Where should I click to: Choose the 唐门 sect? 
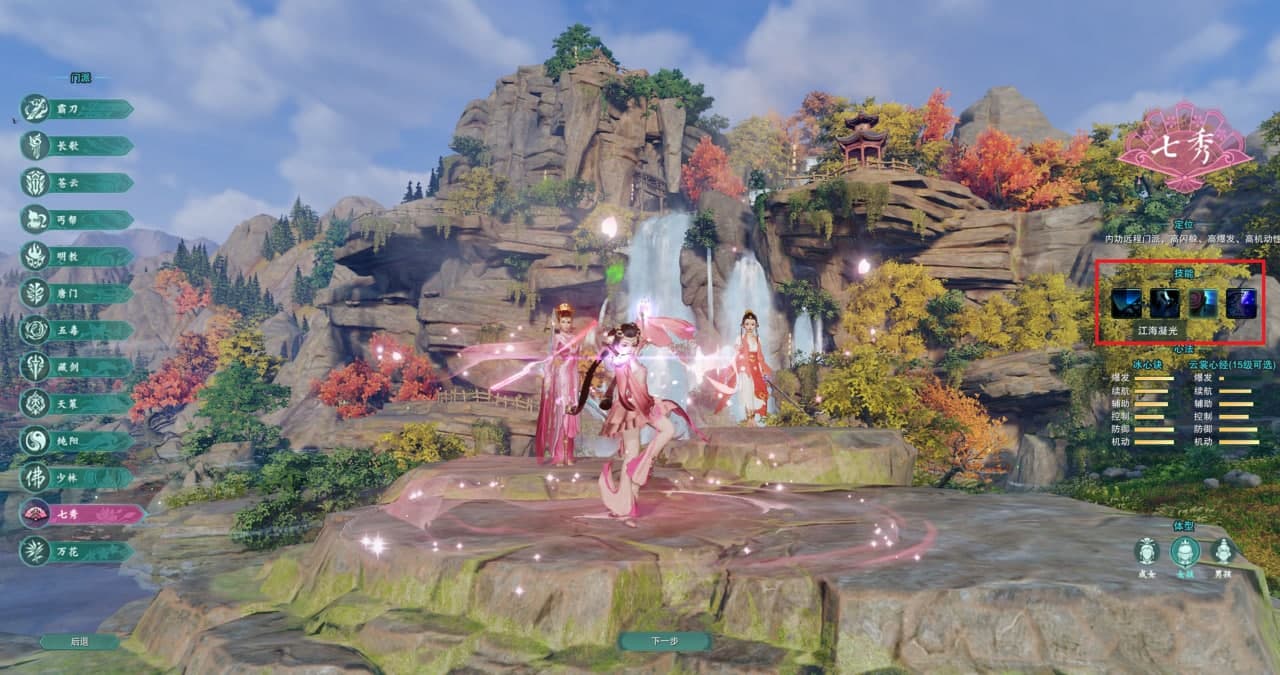78,294
